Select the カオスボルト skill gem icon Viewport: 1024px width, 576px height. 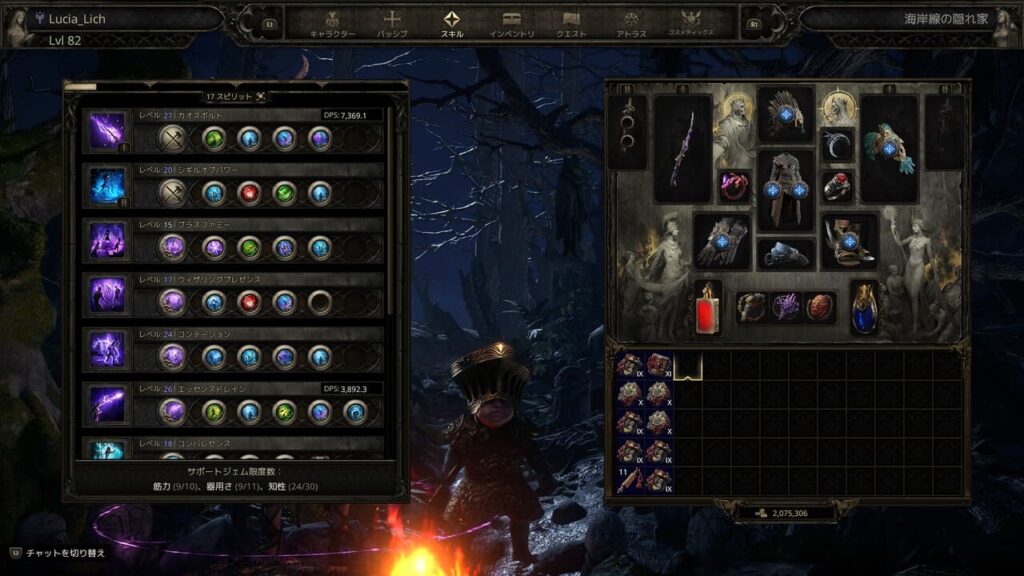click(x=107, y=131)
